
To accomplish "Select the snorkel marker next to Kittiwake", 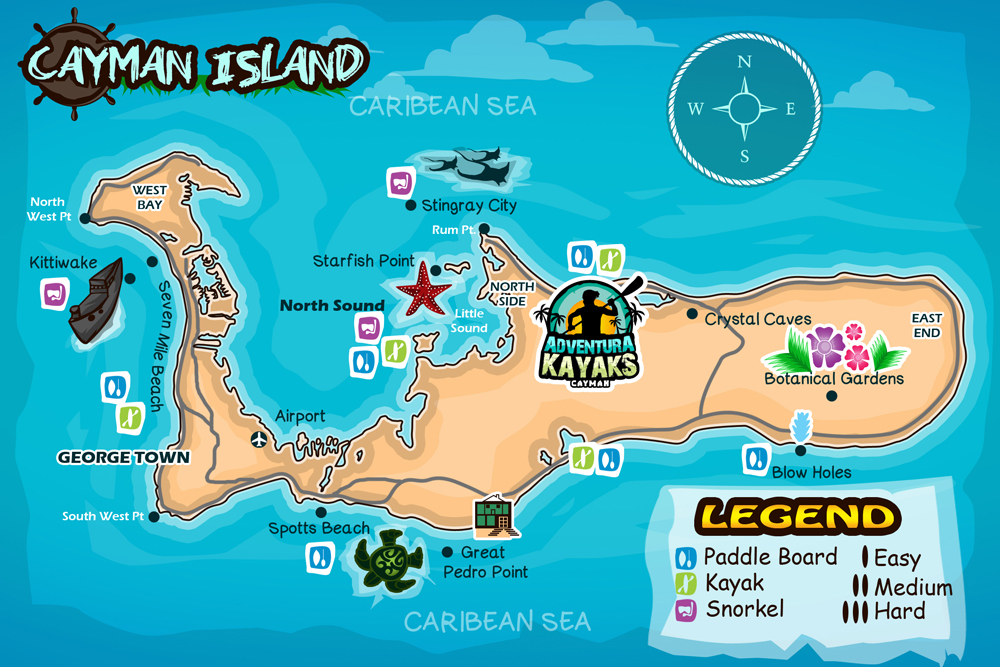I will pyautogui.click(x=54, y=294).
